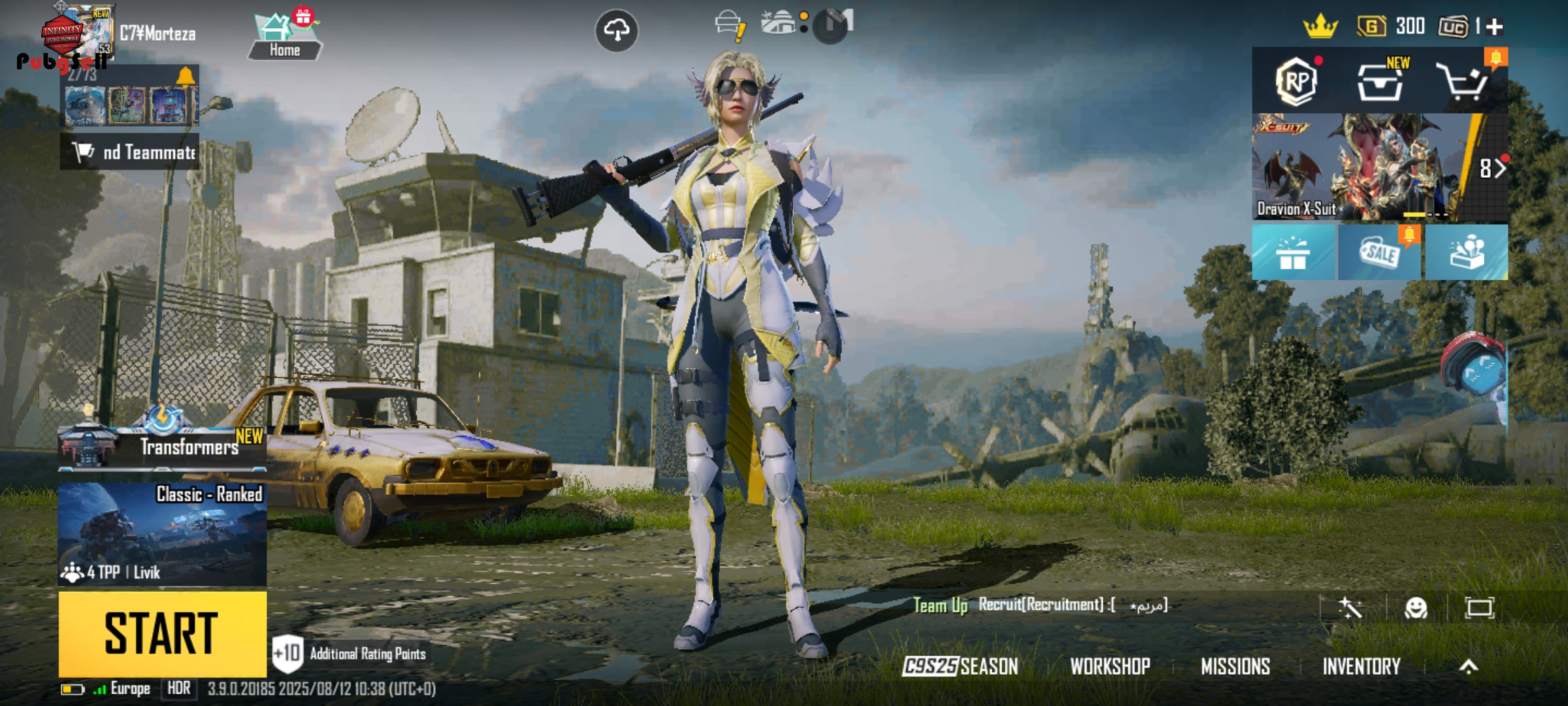Open the C9S25 Season menu
The image size is (1568, 706).
pos(960,666)
